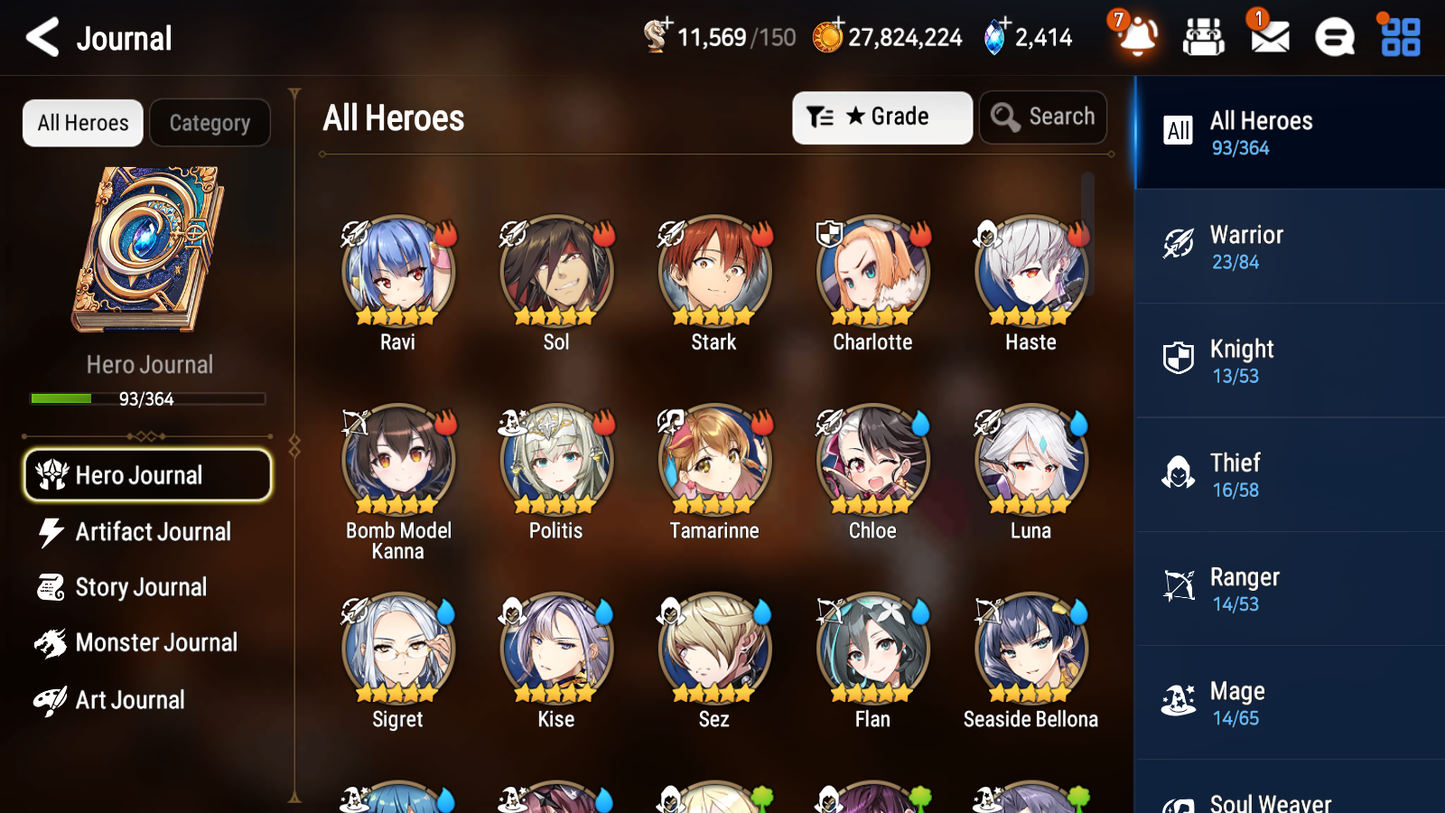The height and width of the screenshot is (813, 1445).
Task: Open the inventory icon in top bar
Action: [x=1203, y=36]
